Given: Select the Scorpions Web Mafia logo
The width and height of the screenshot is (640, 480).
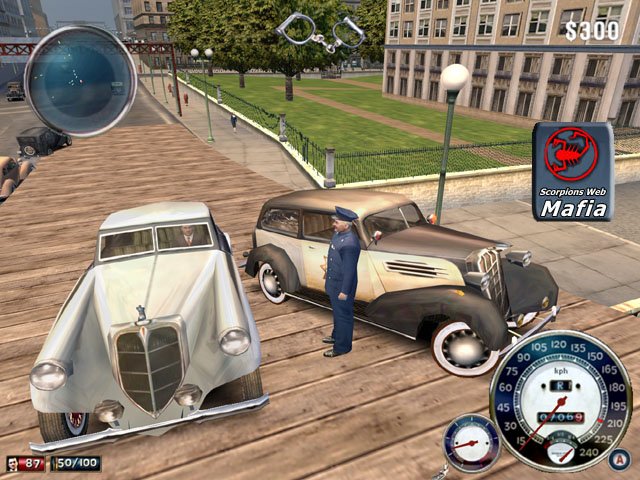Looking at the screenshot, I should [x=572, y=171].
